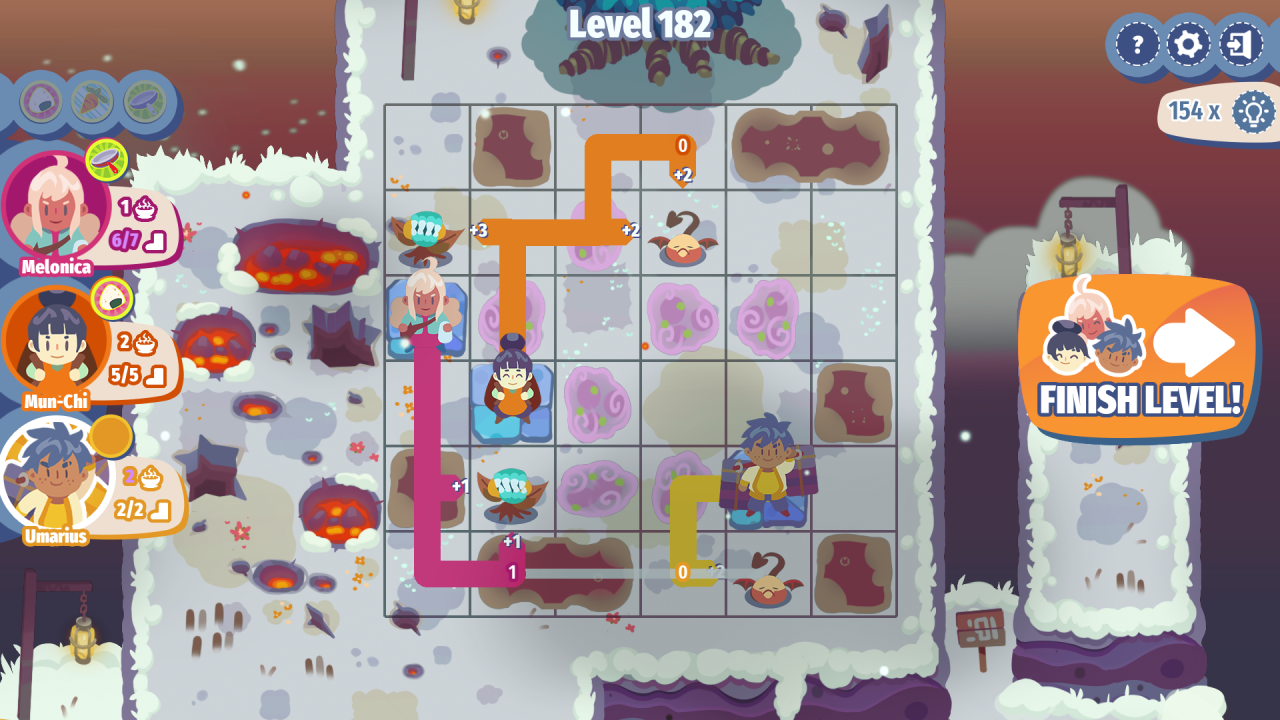The image size is (1280, 720).
Task: Select Mun-Chi's character portrait
Action: [x=56, y=343]
